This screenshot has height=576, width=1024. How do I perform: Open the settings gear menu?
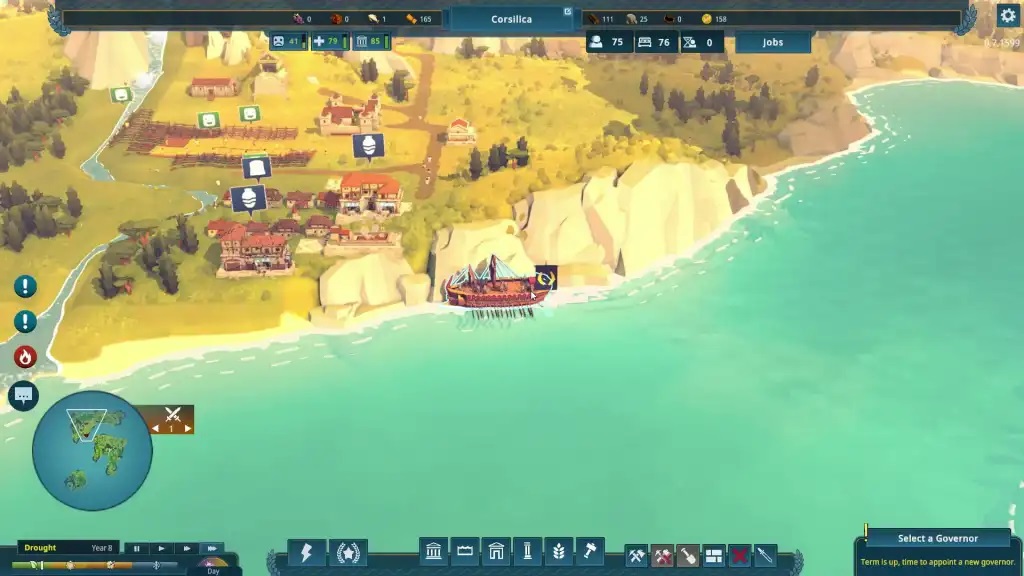(1007, 15)
